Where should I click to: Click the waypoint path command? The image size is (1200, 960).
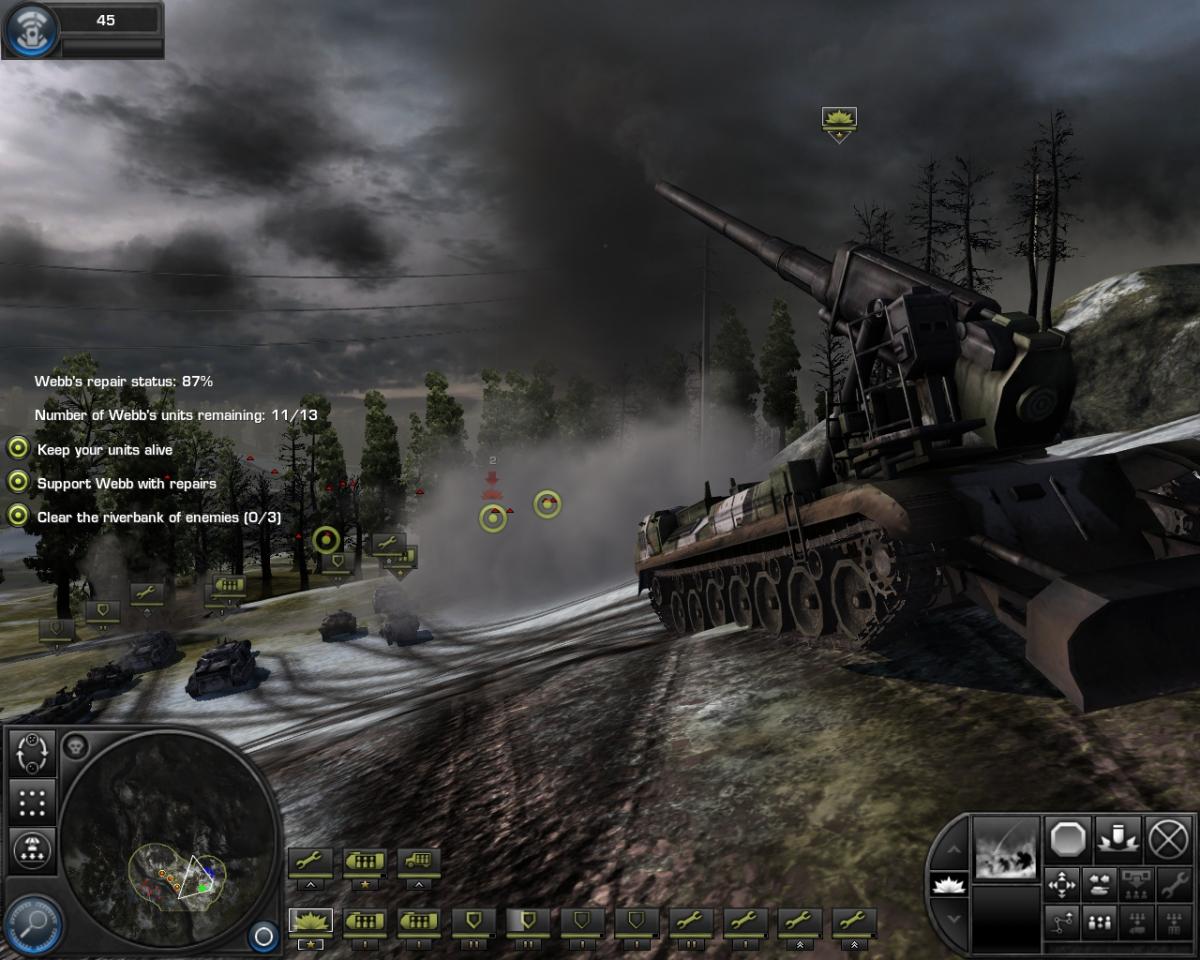(x=1061, y=922)
